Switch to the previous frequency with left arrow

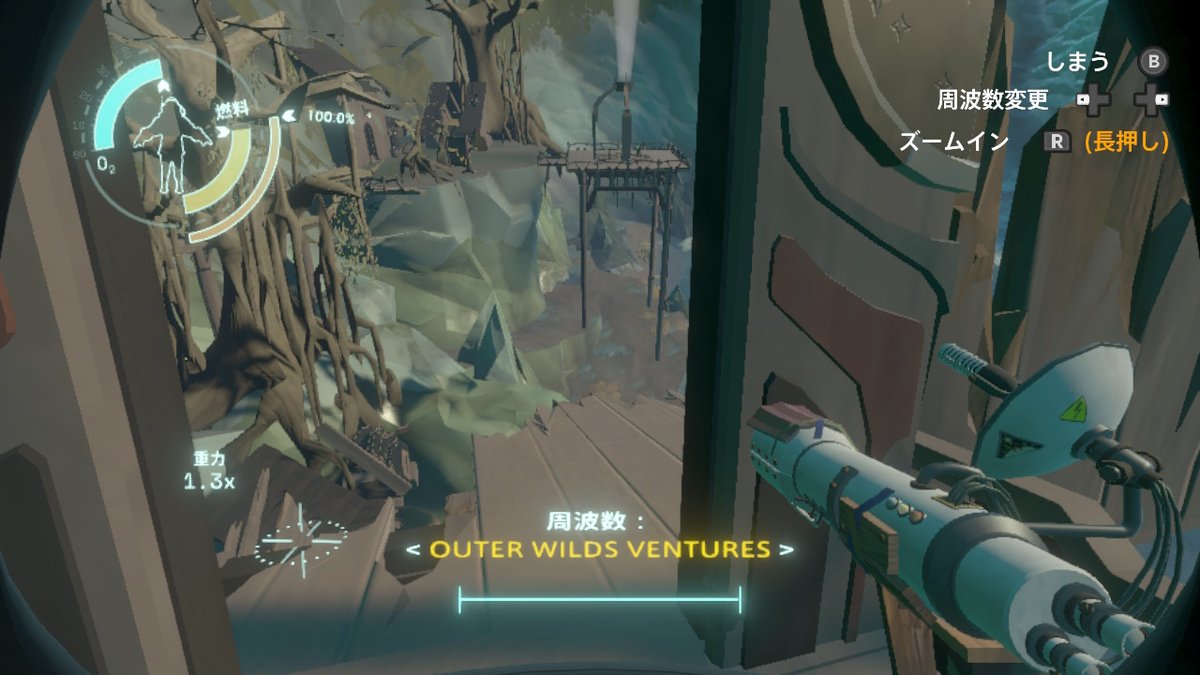412,549
